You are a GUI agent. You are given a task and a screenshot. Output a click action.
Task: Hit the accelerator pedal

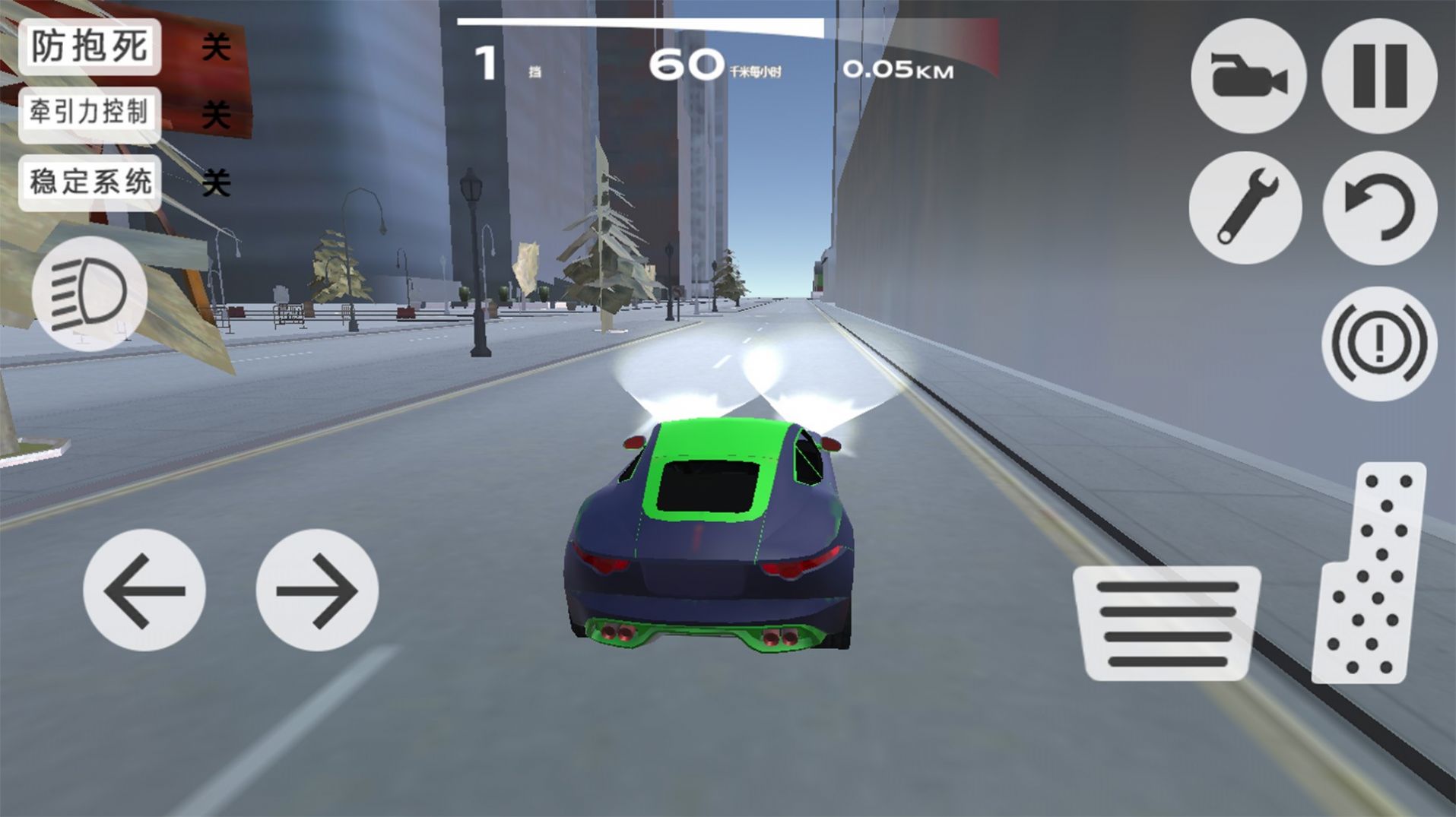pos(1371,574)
